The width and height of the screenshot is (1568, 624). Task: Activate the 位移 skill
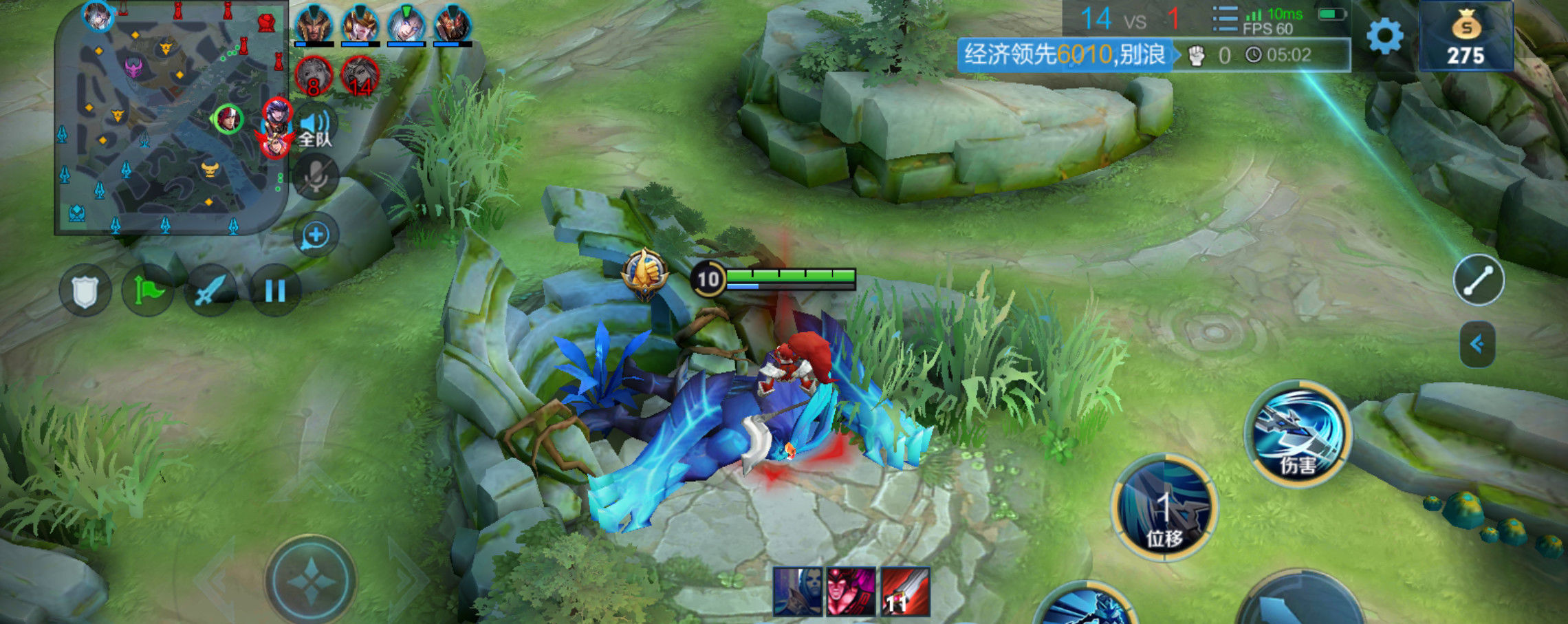[1164, 507]
